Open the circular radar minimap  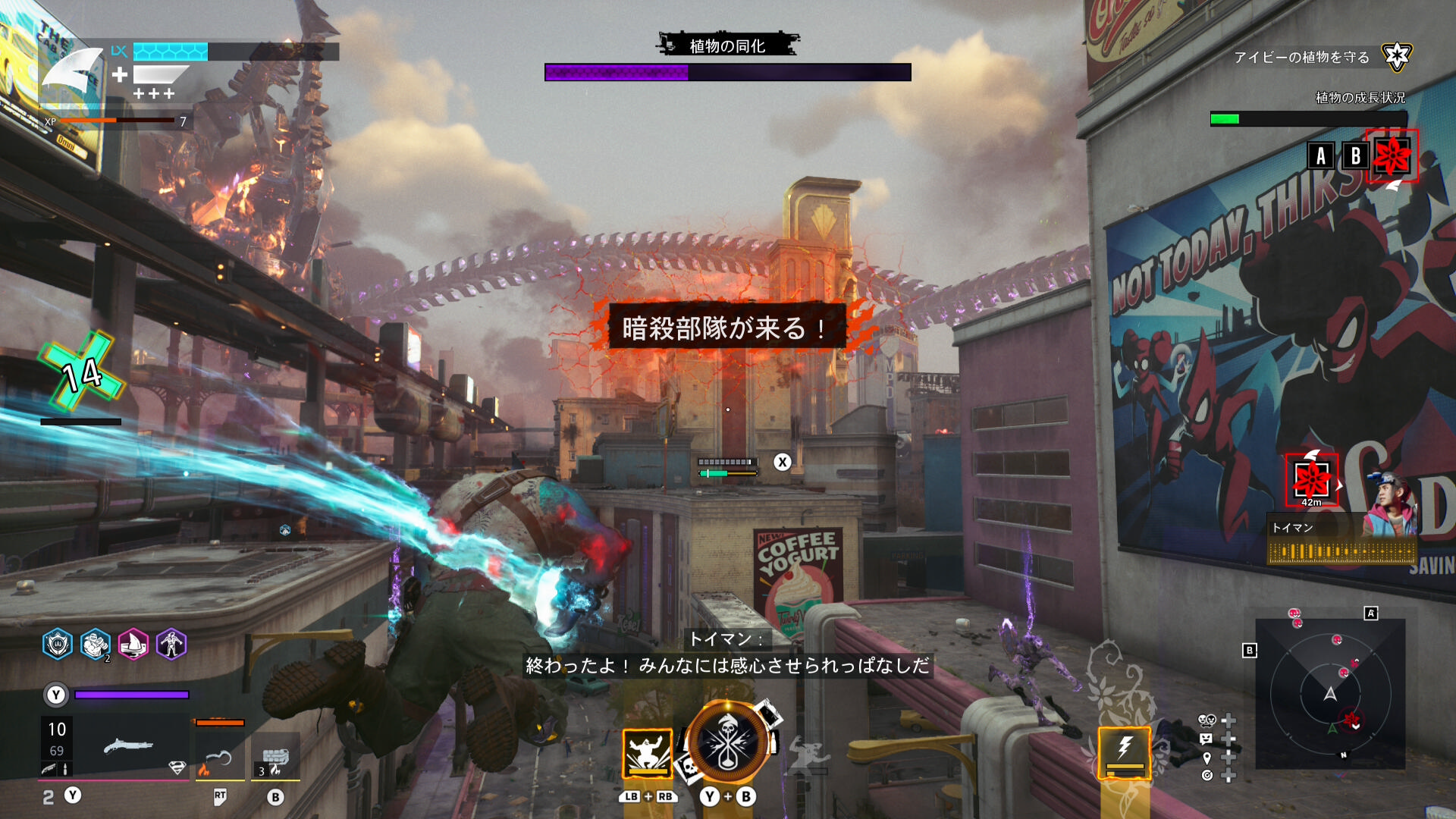click(1330, 694)
